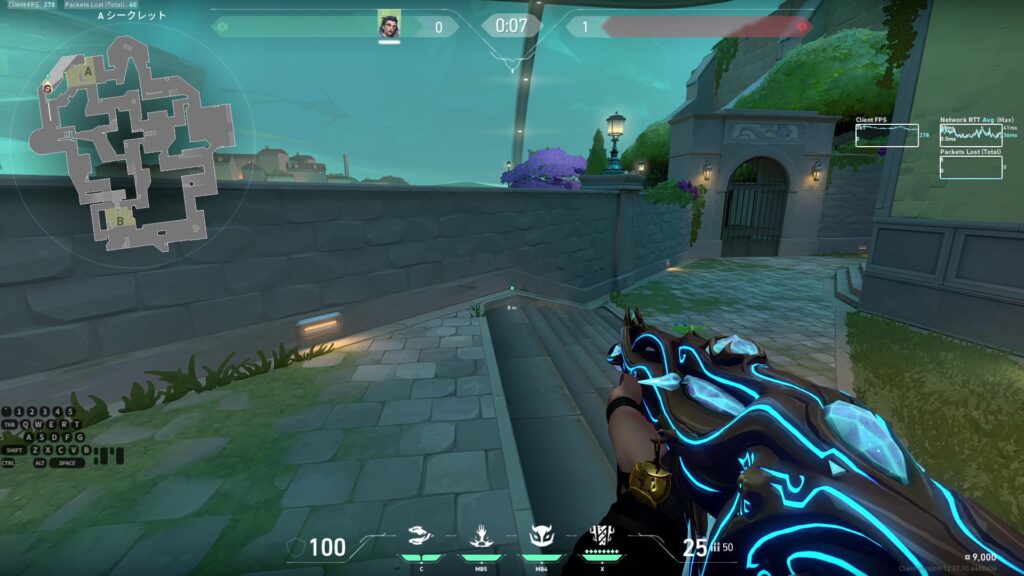Click the Packets Lost (Total) graph box
This screenshot has width=1024, height=576.
(x=970, y=167)
